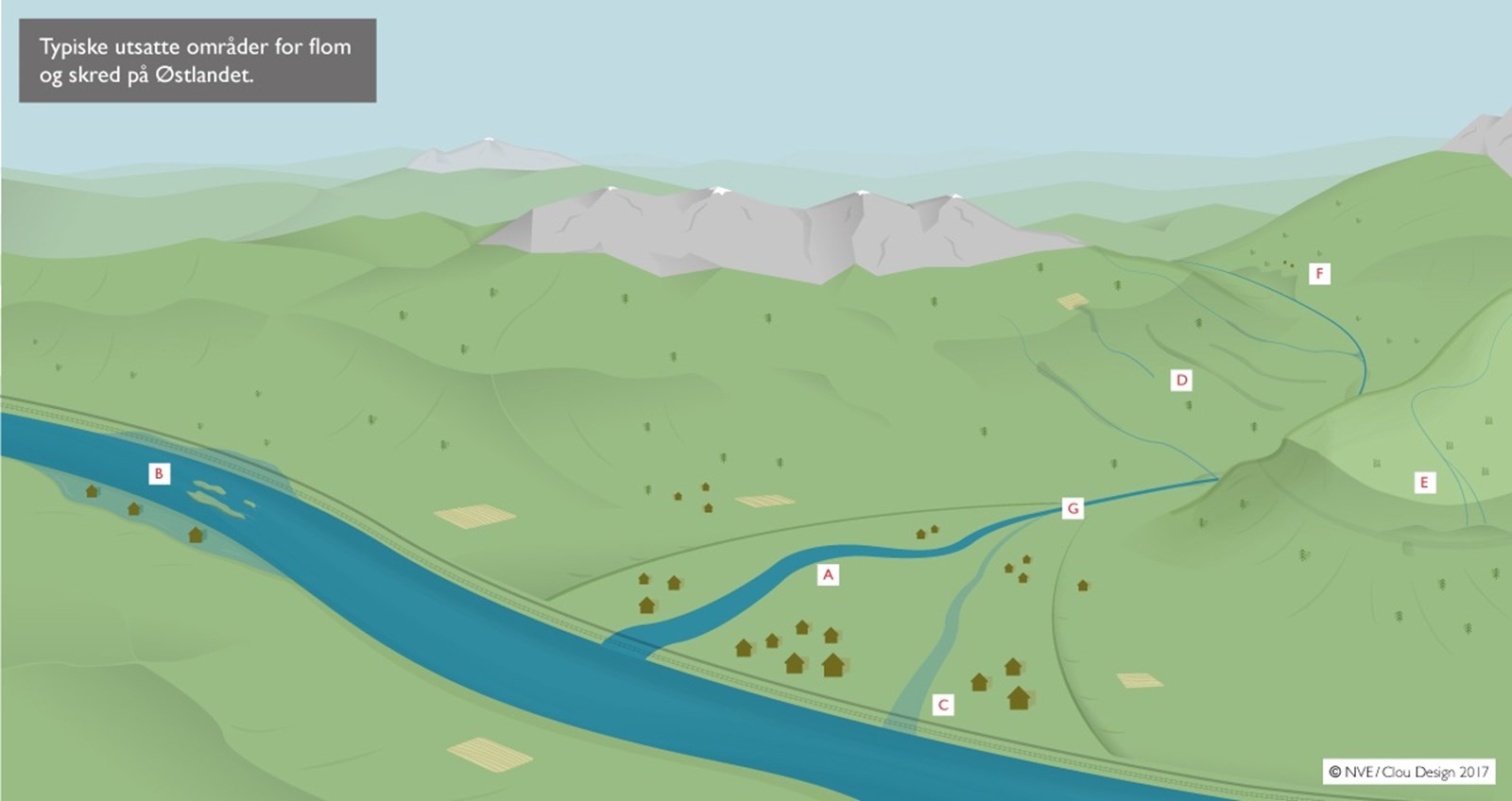The height and width of the screenshot is (801, 1512).
Task: Open hotspot B by the flooded river
Action: point(159,473)
